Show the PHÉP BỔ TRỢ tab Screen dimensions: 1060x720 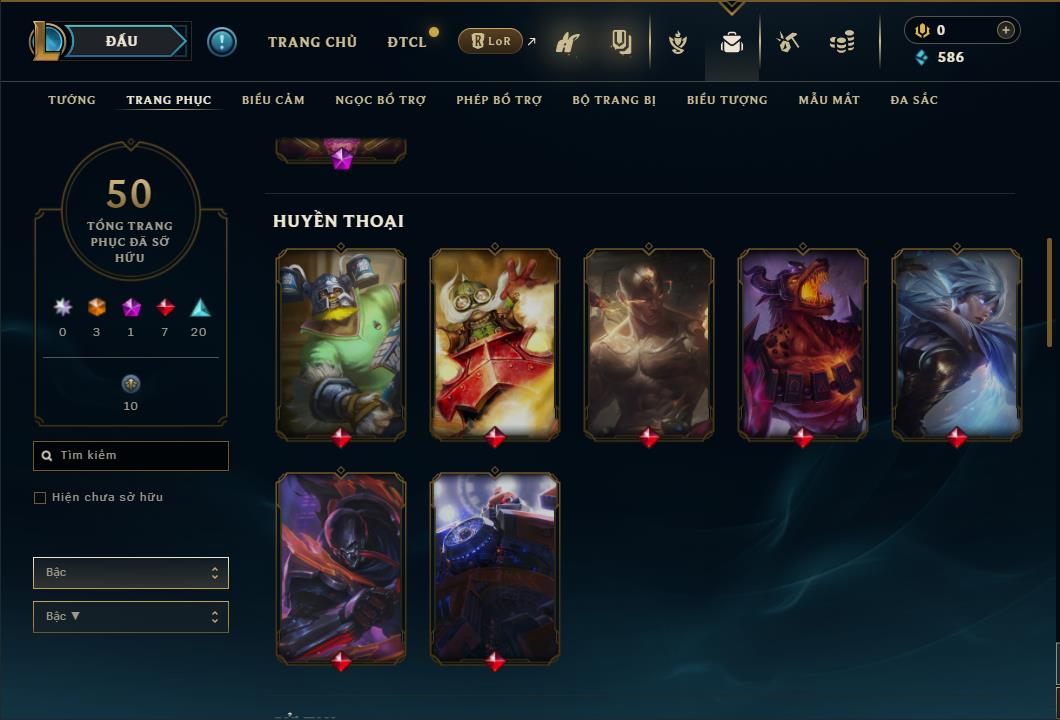pos(499,100)
